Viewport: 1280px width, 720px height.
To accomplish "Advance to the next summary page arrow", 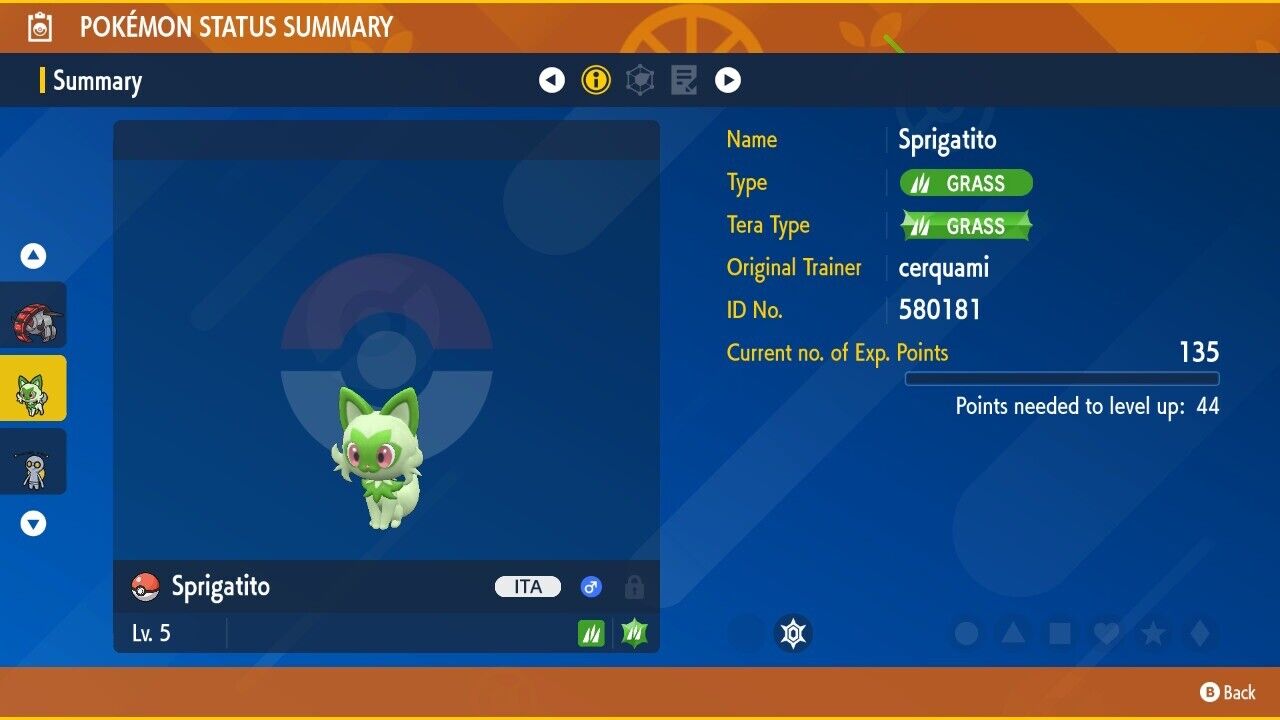I will [x=728, y=80].
